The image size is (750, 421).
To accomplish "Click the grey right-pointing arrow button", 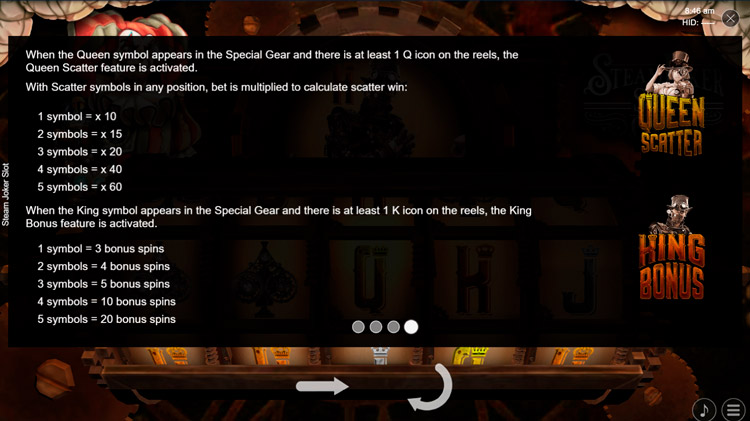I will click(x=322, y=386).
